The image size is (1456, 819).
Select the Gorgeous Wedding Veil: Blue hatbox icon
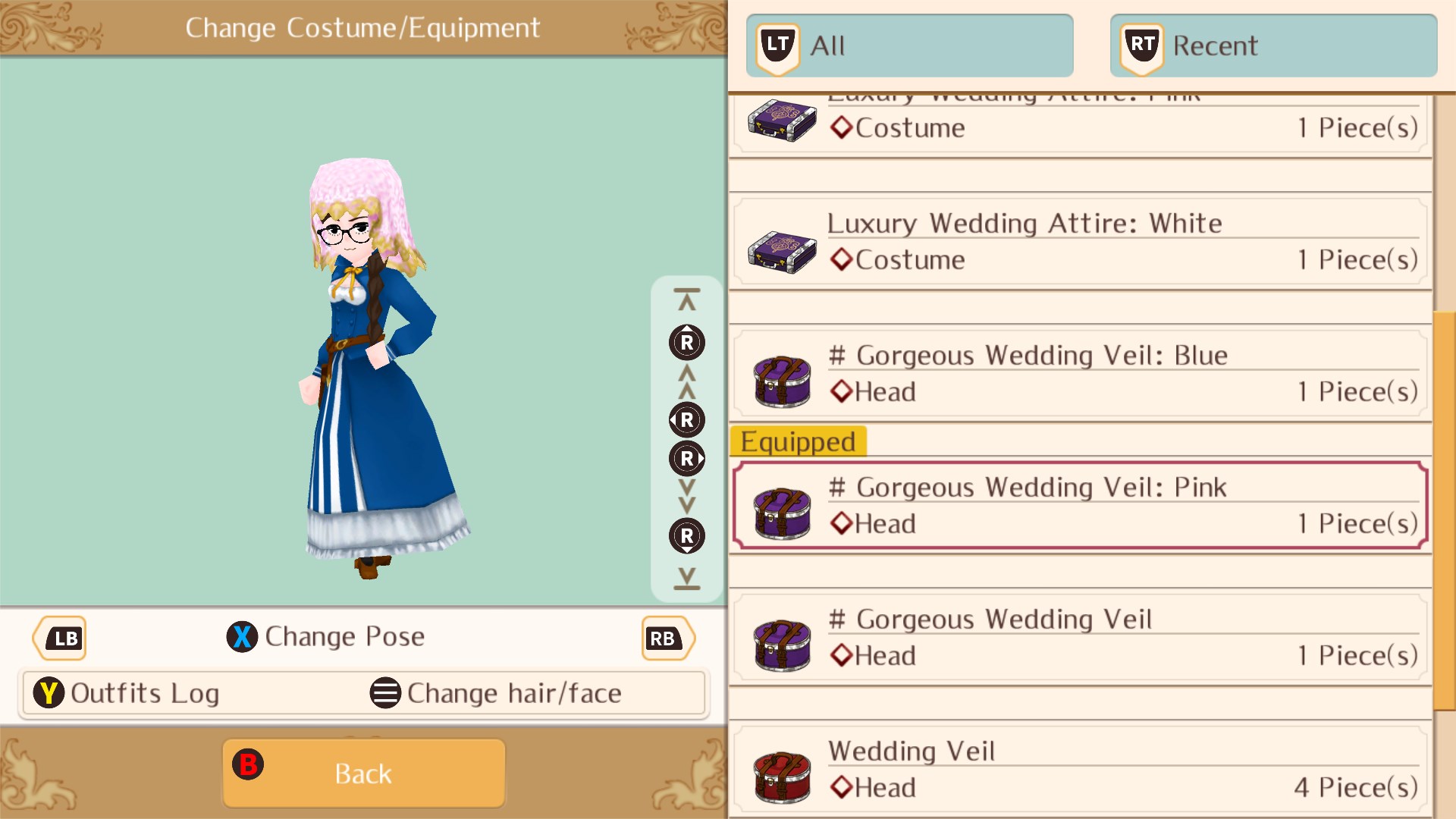[781, 383]
